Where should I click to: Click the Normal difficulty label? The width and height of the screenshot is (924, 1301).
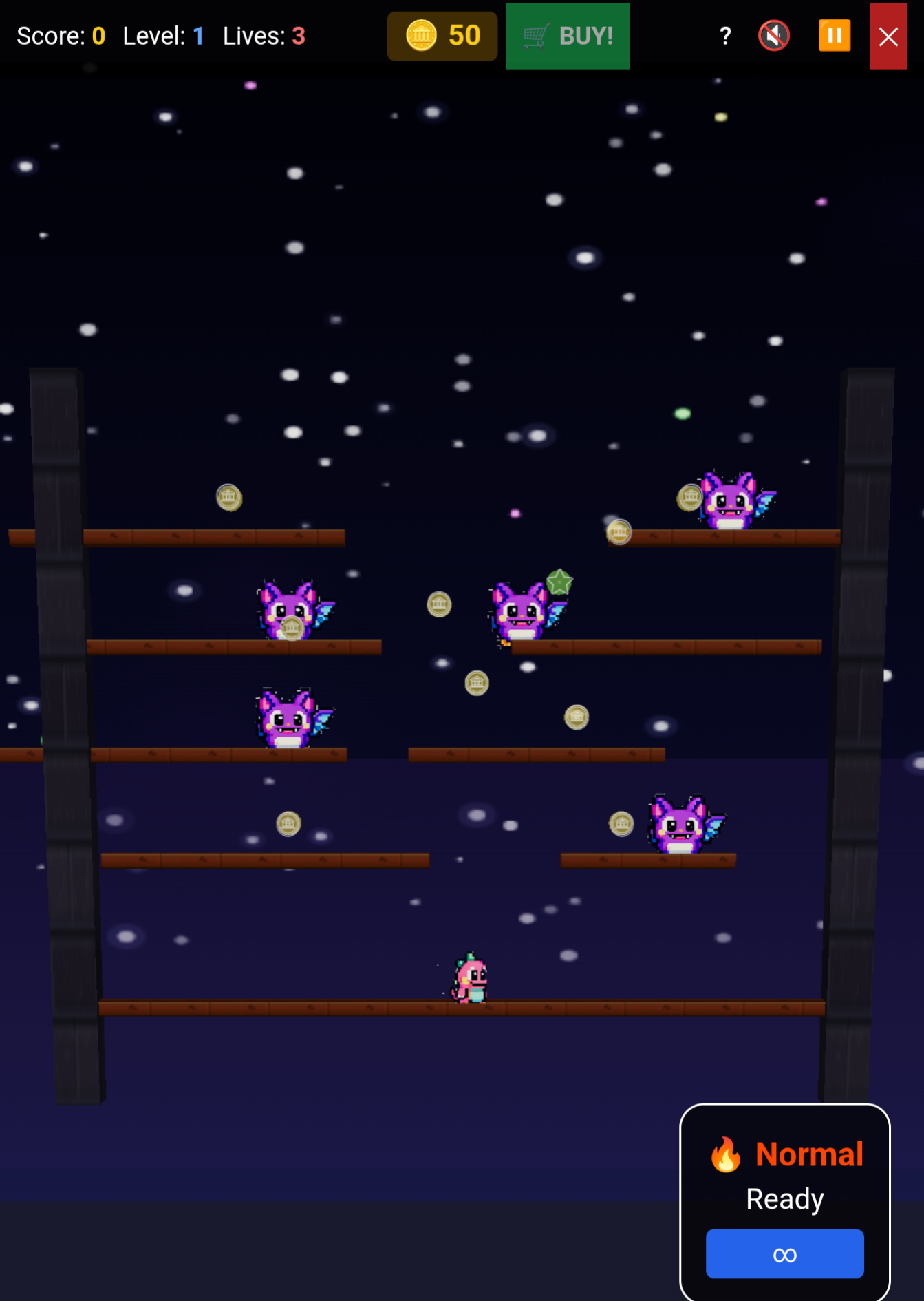(810, 1154)
